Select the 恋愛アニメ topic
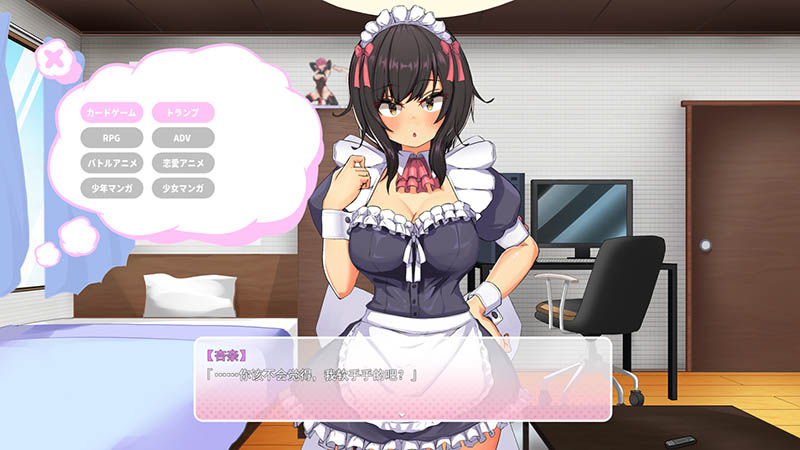This screenshot has height=450, width=800. [182, 162]
